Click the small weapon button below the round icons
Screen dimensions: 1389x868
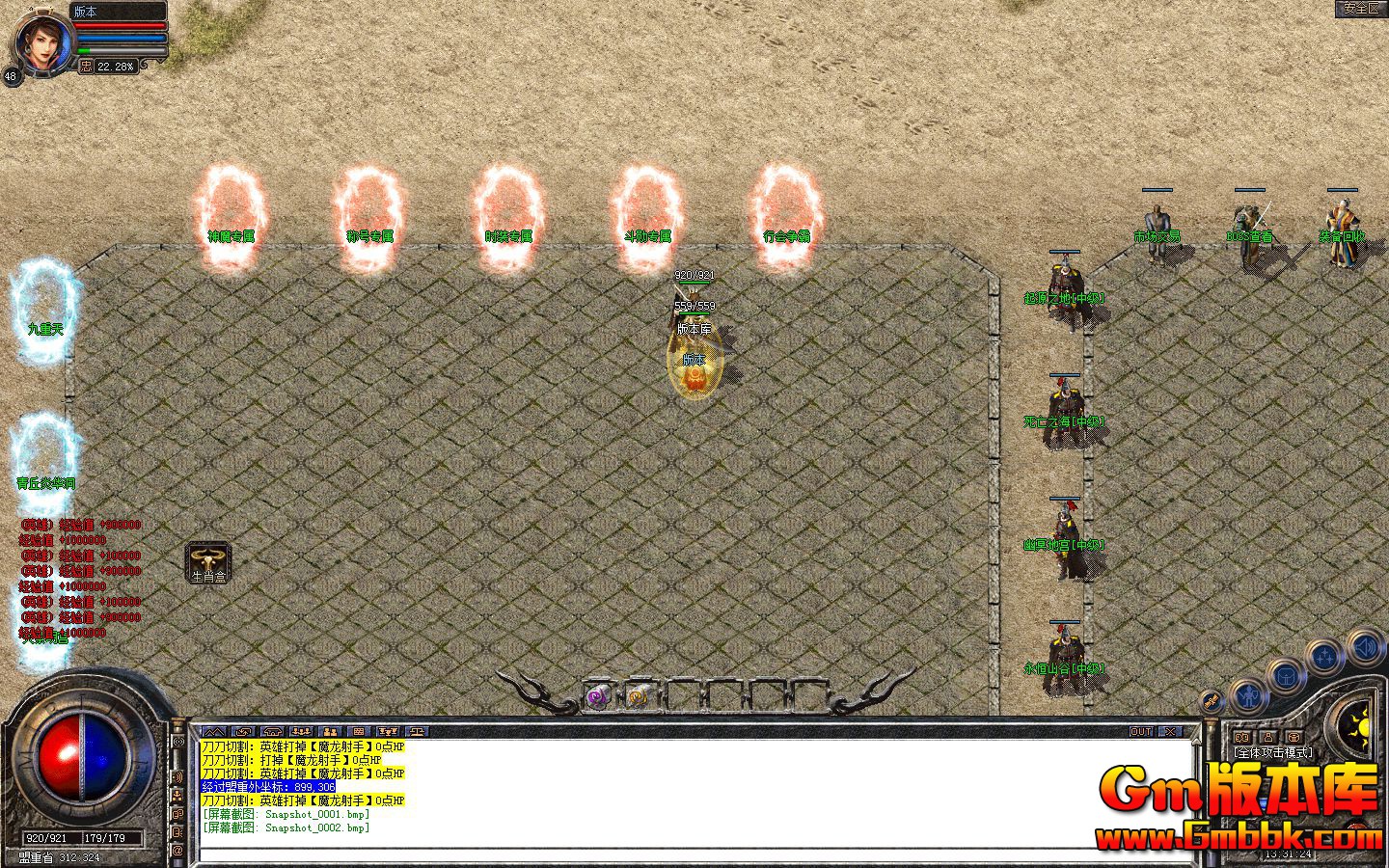point(1212,700)
